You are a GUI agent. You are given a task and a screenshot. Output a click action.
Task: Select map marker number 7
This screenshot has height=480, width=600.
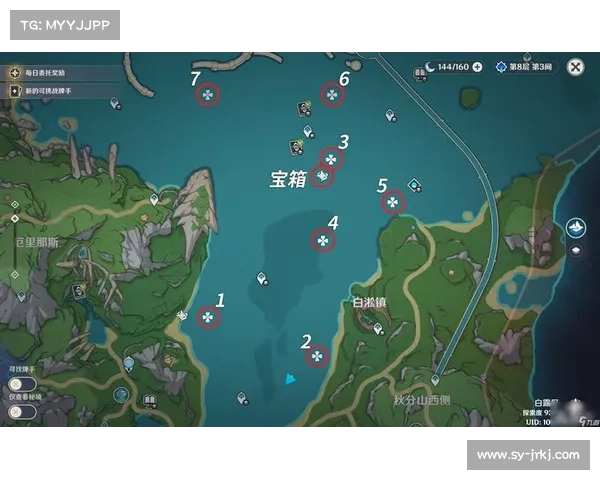[207, 95]
